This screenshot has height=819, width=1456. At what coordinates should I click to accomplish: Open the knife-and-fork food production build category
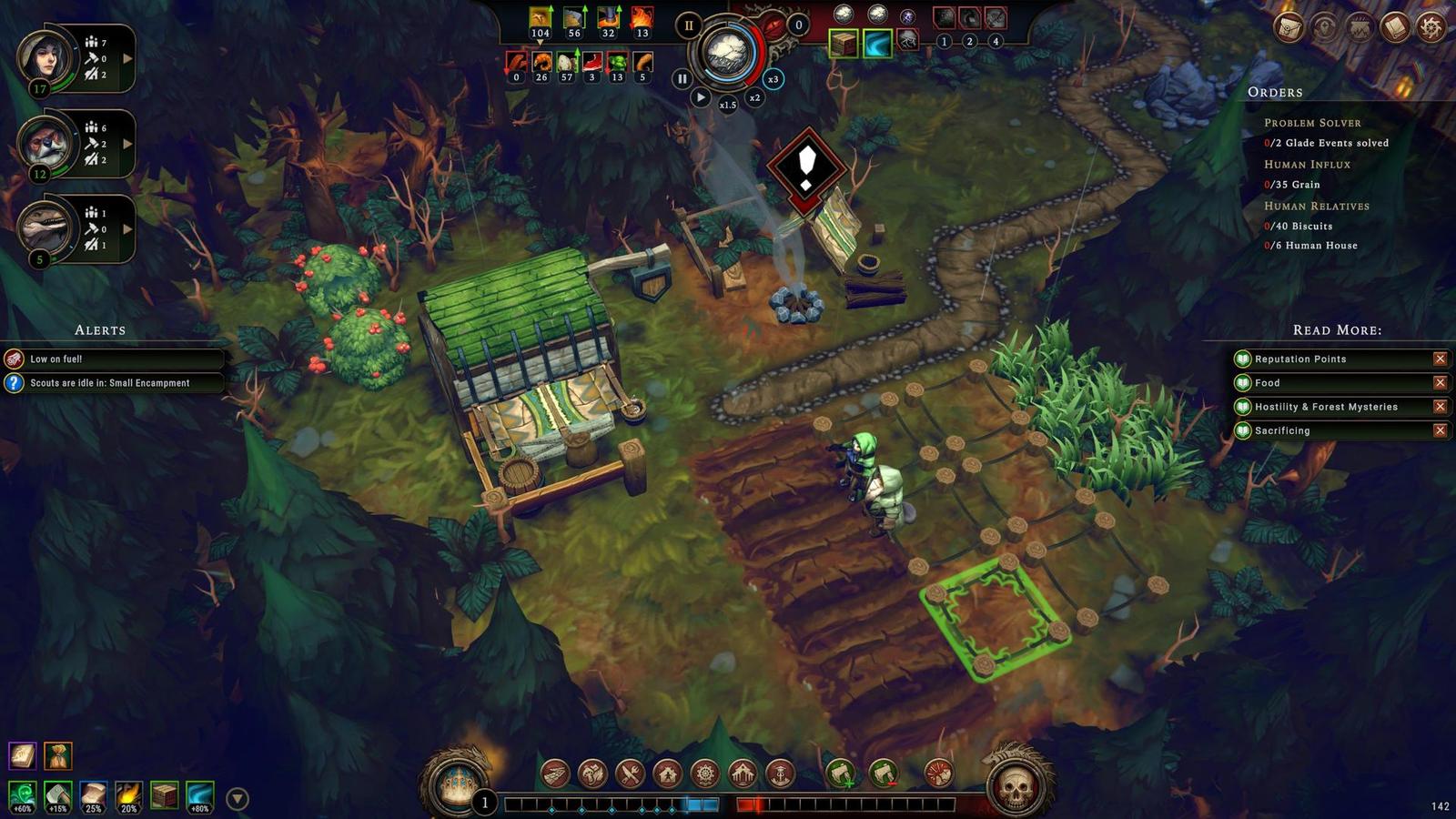630,774
